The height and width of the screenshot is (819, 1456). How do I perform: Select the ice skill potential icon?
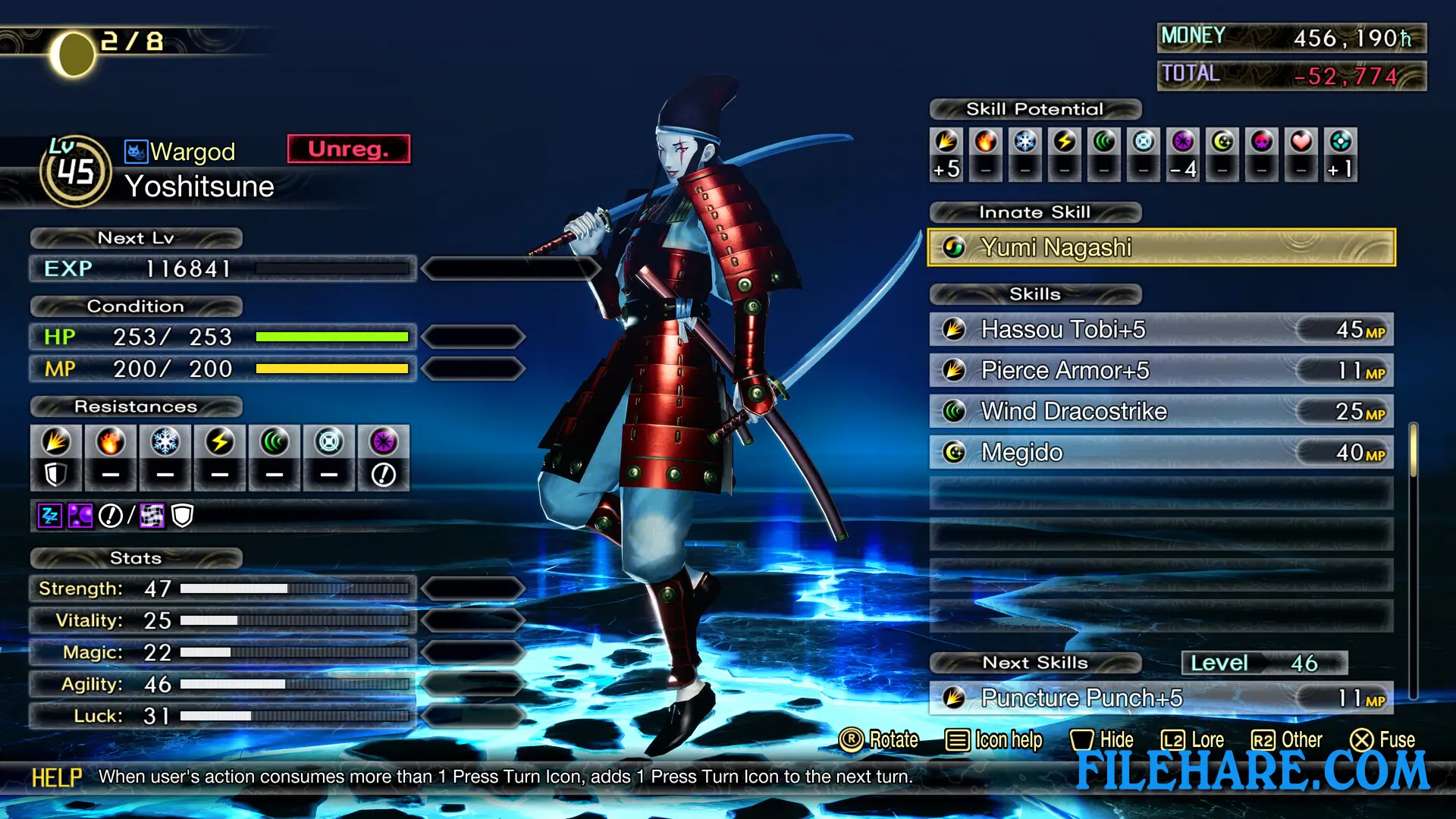coord(1025,142)
